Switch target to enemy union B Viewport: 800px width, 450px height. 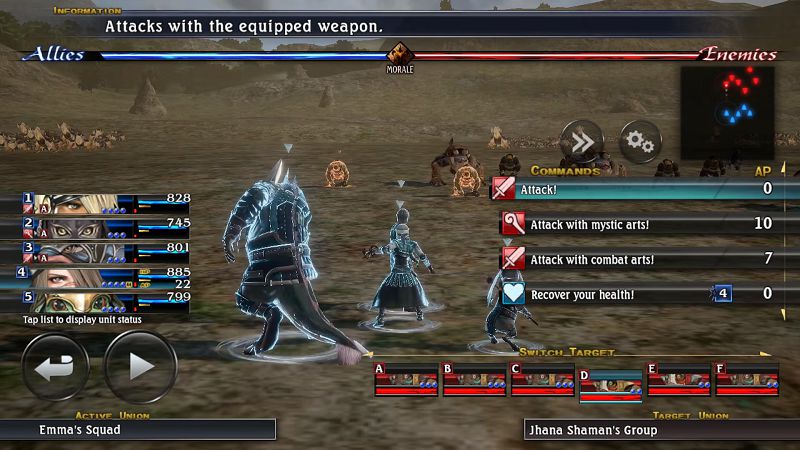coord(473,380)
